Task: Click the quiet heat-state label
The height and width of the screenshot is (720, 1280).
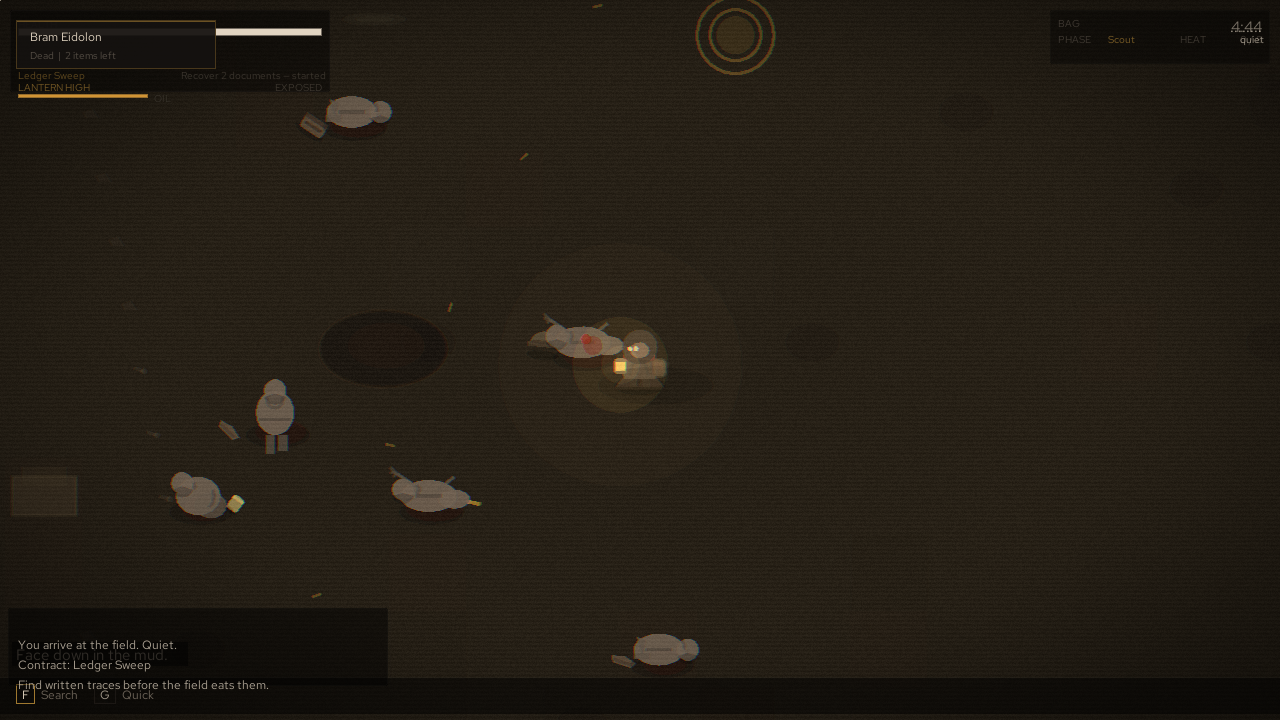Action: [x=1251, y=40]
